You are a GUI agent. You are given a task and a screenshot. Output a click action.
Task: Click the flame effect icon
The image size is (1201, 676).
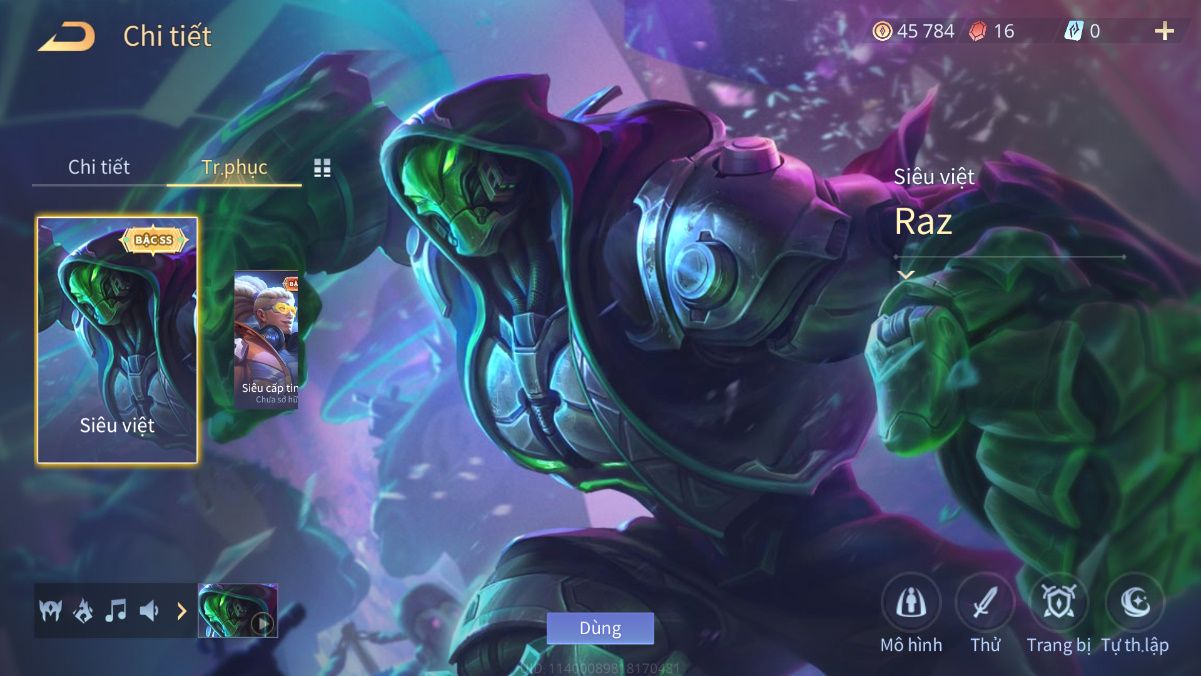click(83, 610)
